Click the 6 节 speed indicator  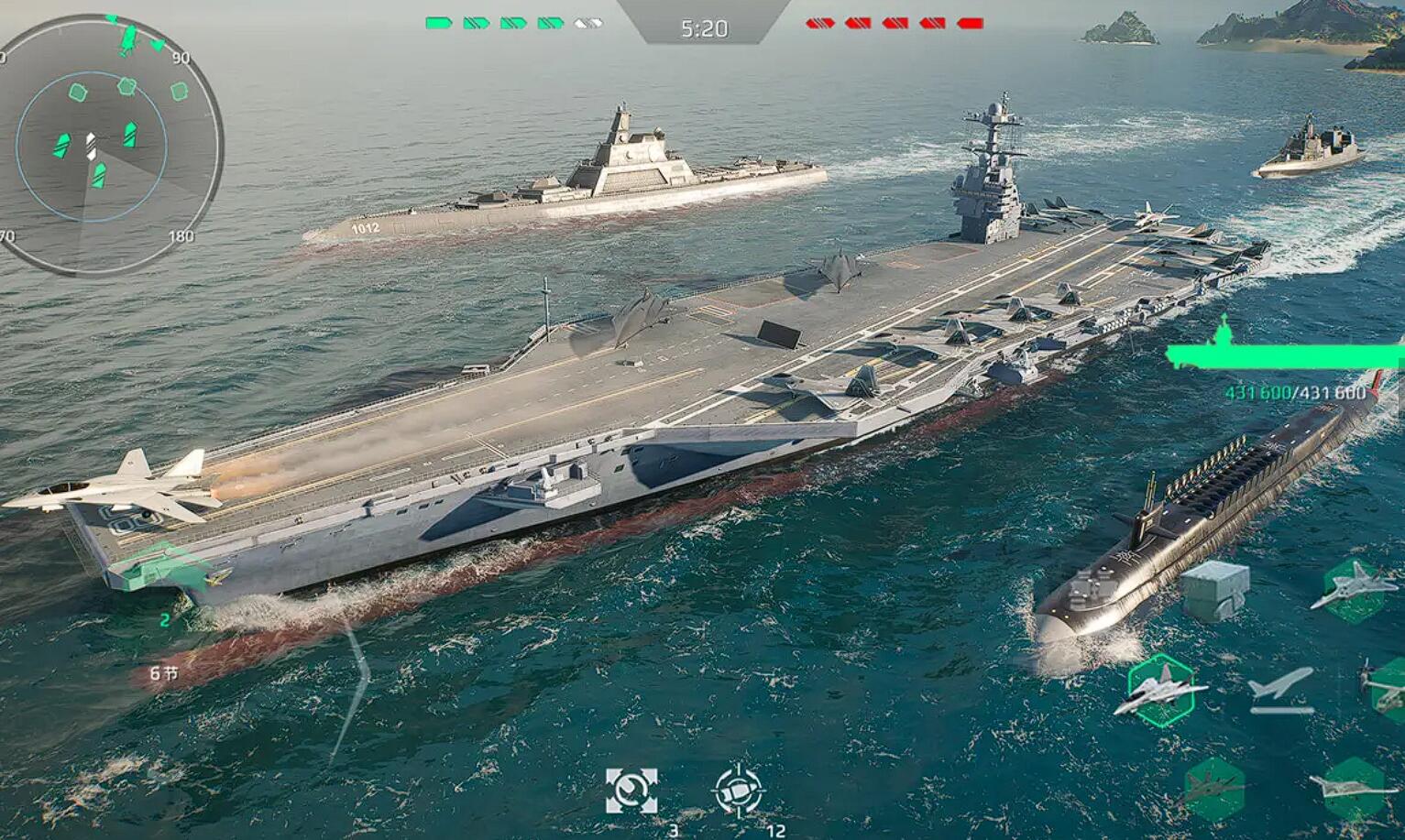point(164,671)
